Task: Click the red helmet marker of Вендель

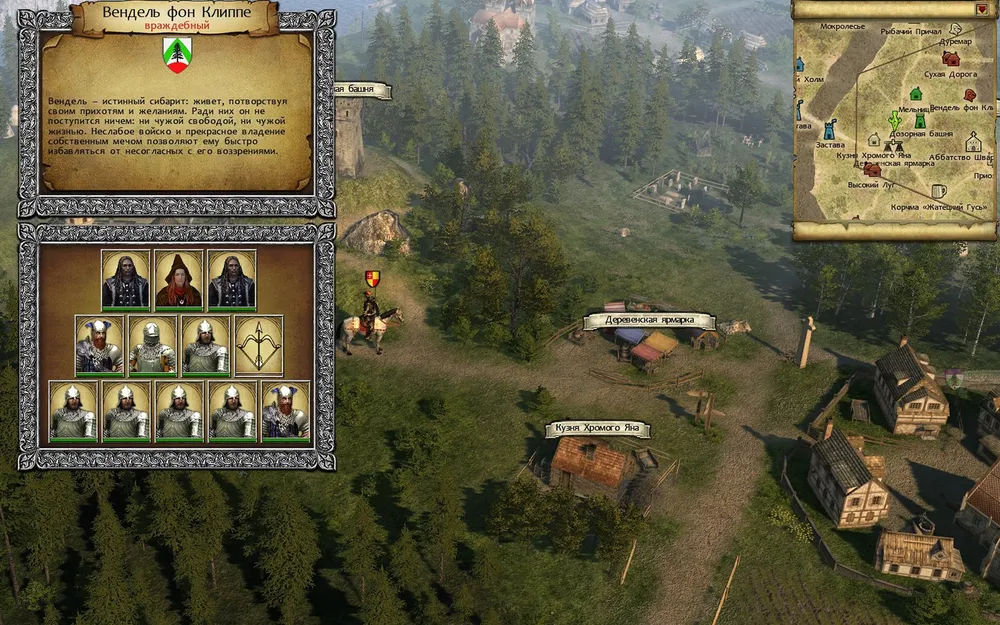Action: pos(969,95)
